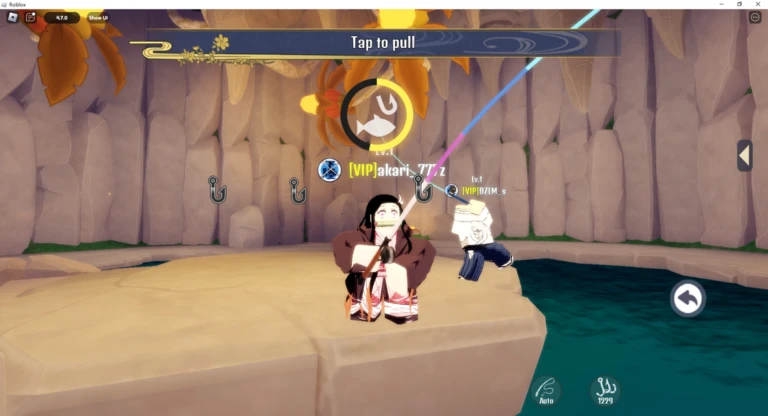Open the Roblox main menu
768x416 pixels.
tap(12, 17)
